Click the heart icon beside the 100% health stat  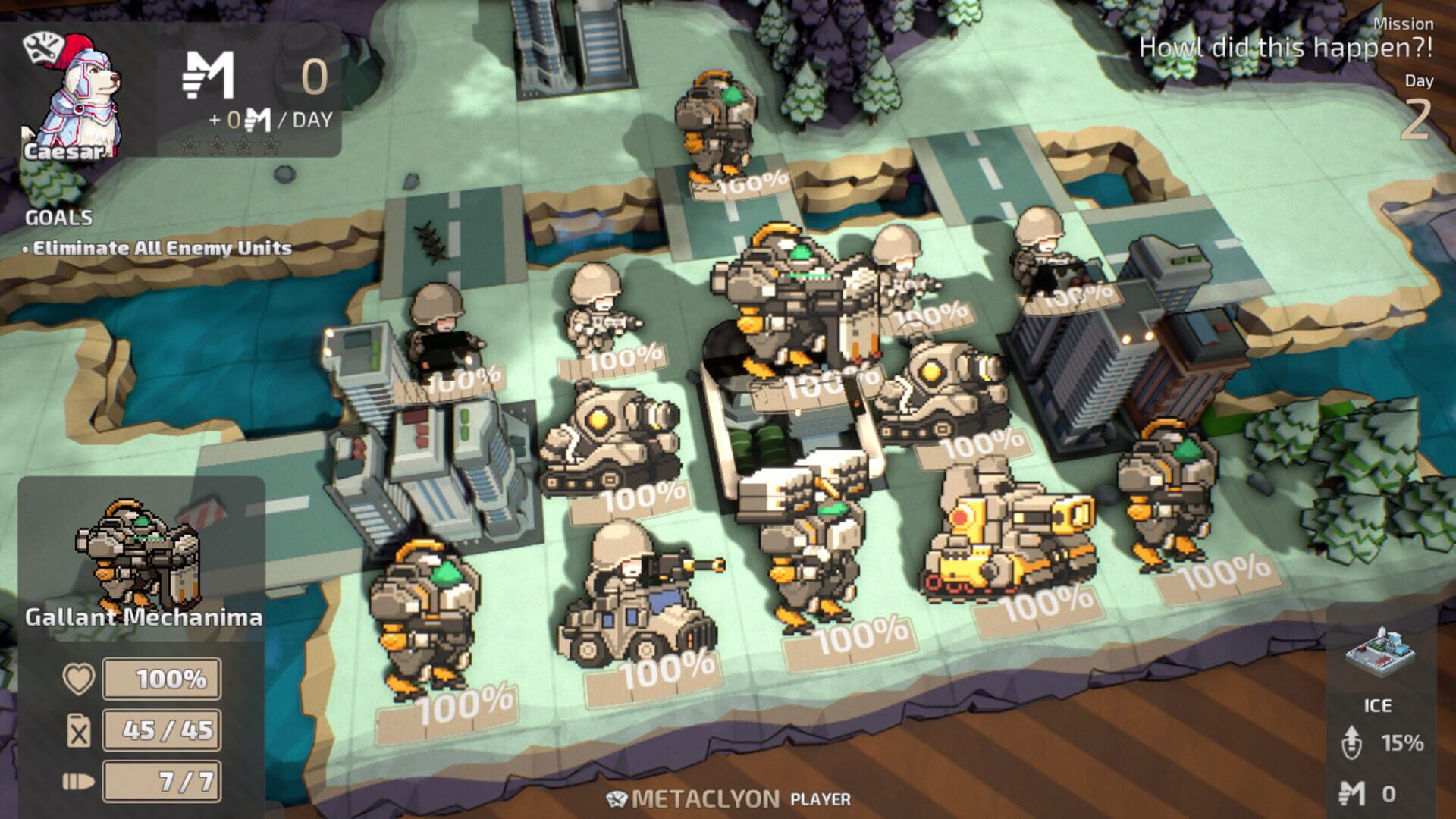point(80,681)
